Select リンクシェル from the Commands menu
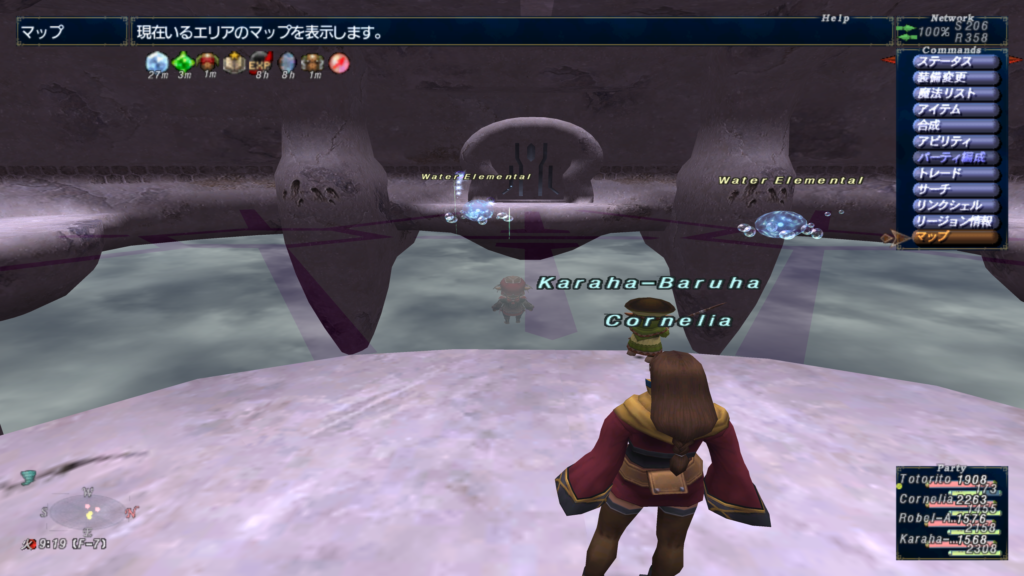Screen dimensions: 1024x576 pos(955,205)
